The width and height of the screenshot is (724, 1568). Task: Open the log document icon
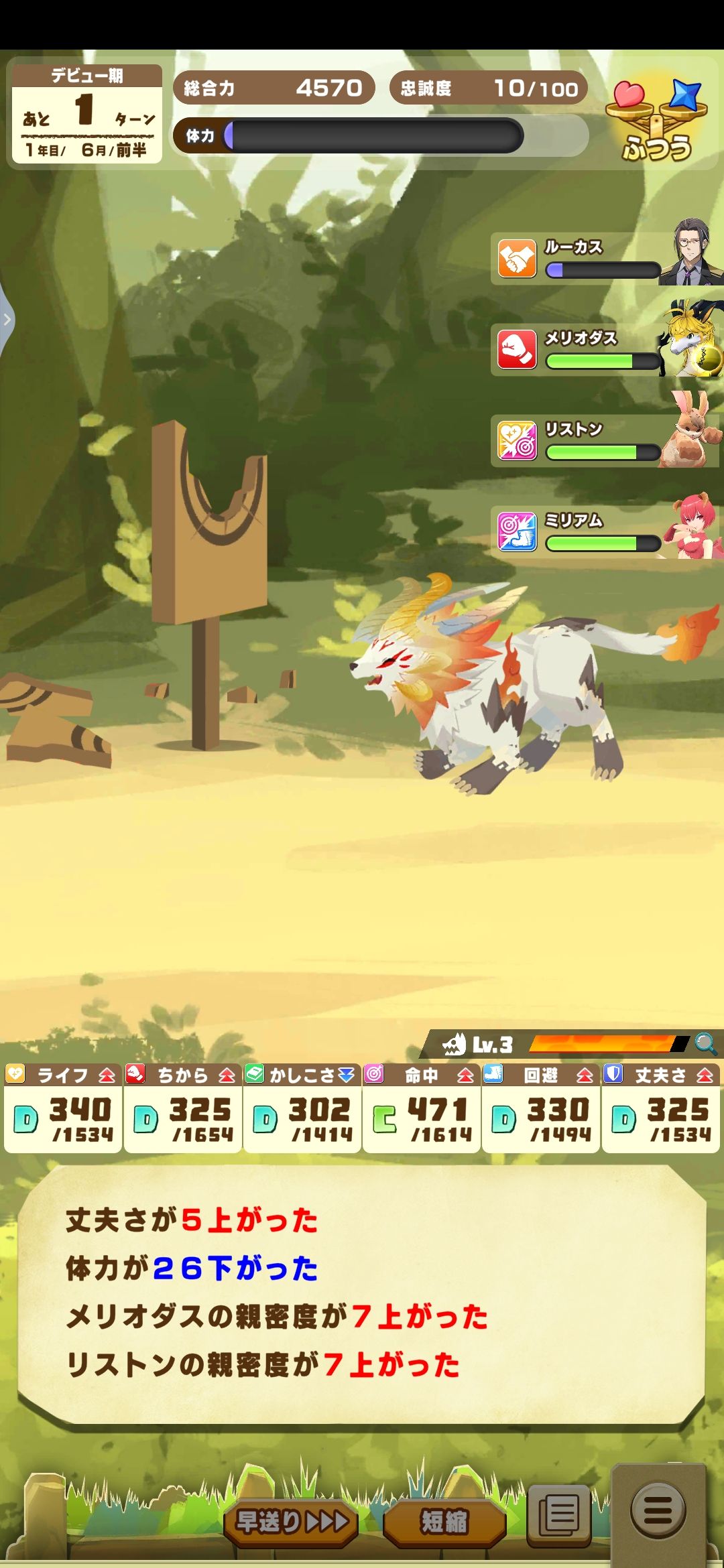[559, 1513]
